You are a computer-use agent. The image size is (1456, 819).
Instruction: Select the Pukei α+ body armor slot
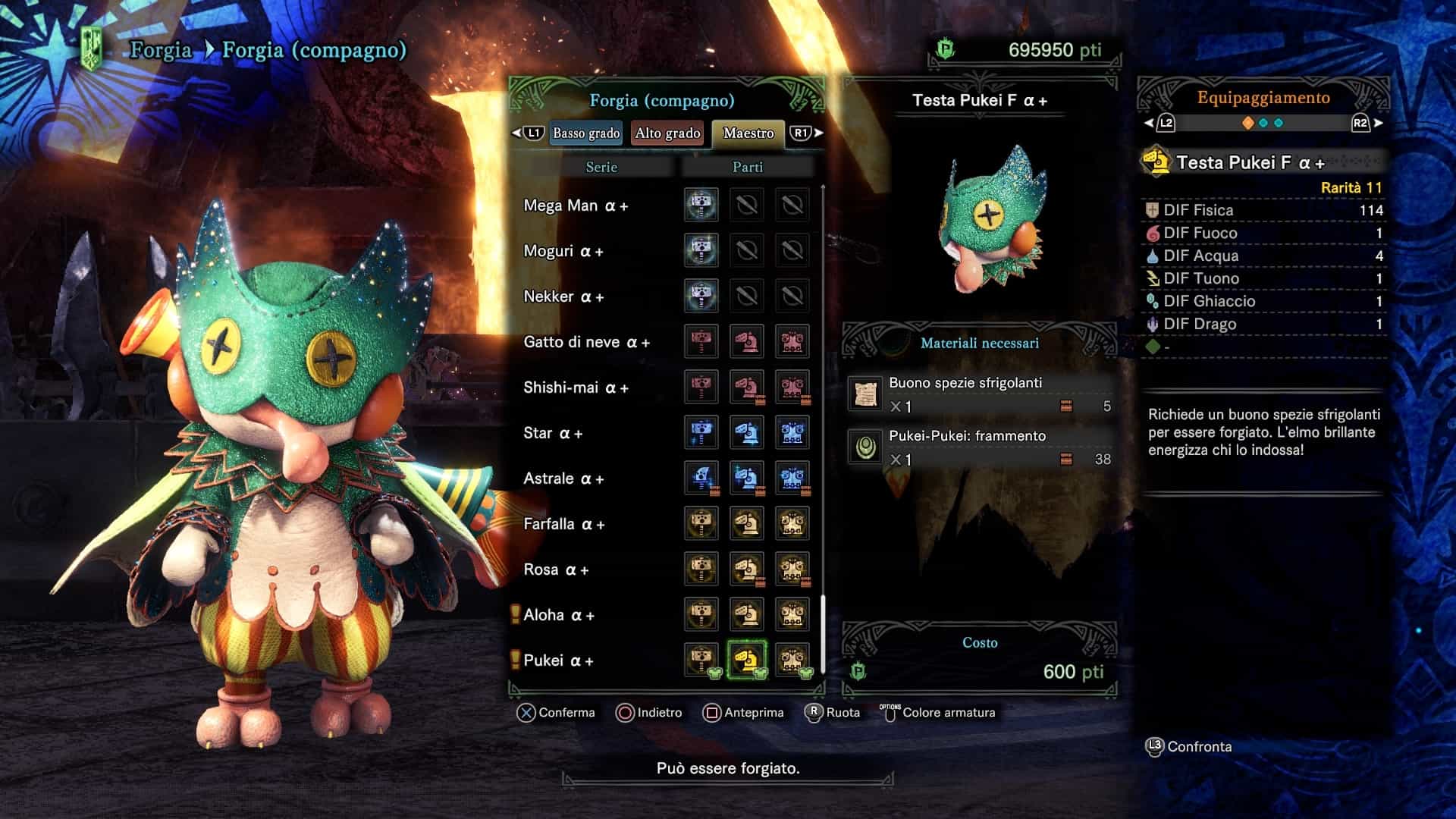(792, 660)
